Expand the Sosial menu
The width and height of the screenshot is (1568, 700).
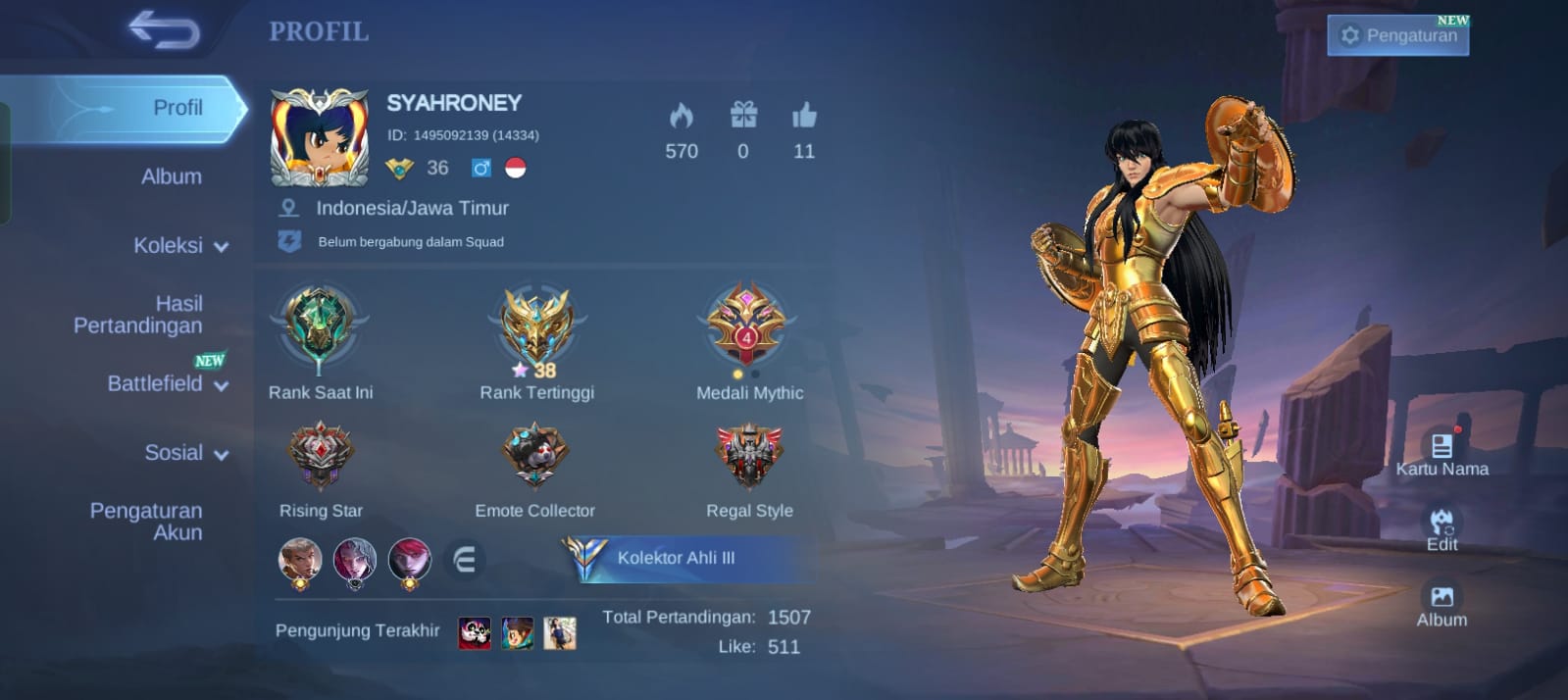[x=185, y=453]
